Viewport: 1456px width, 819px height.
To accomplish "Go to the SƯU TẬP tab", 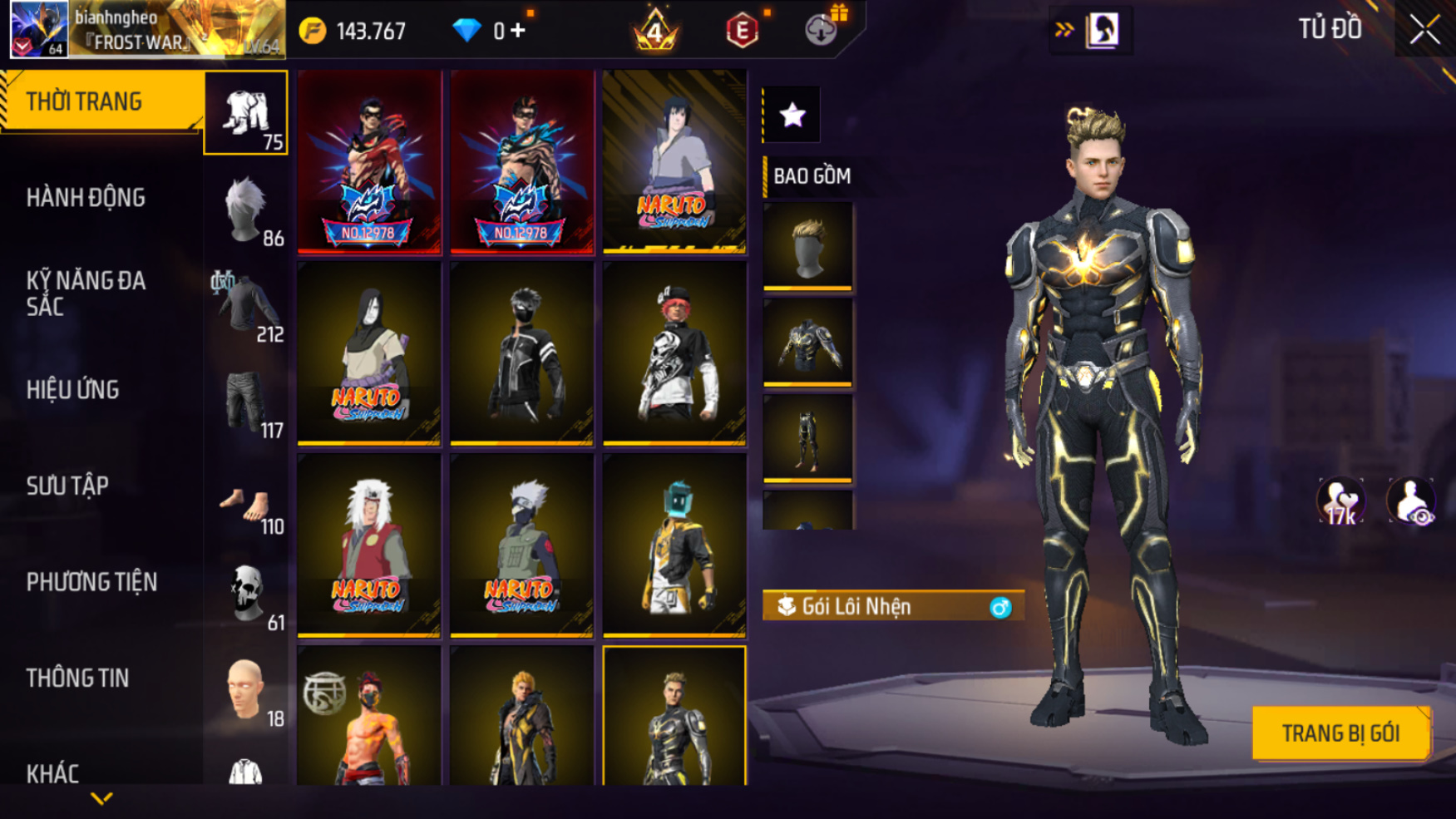I will point(67,486).
